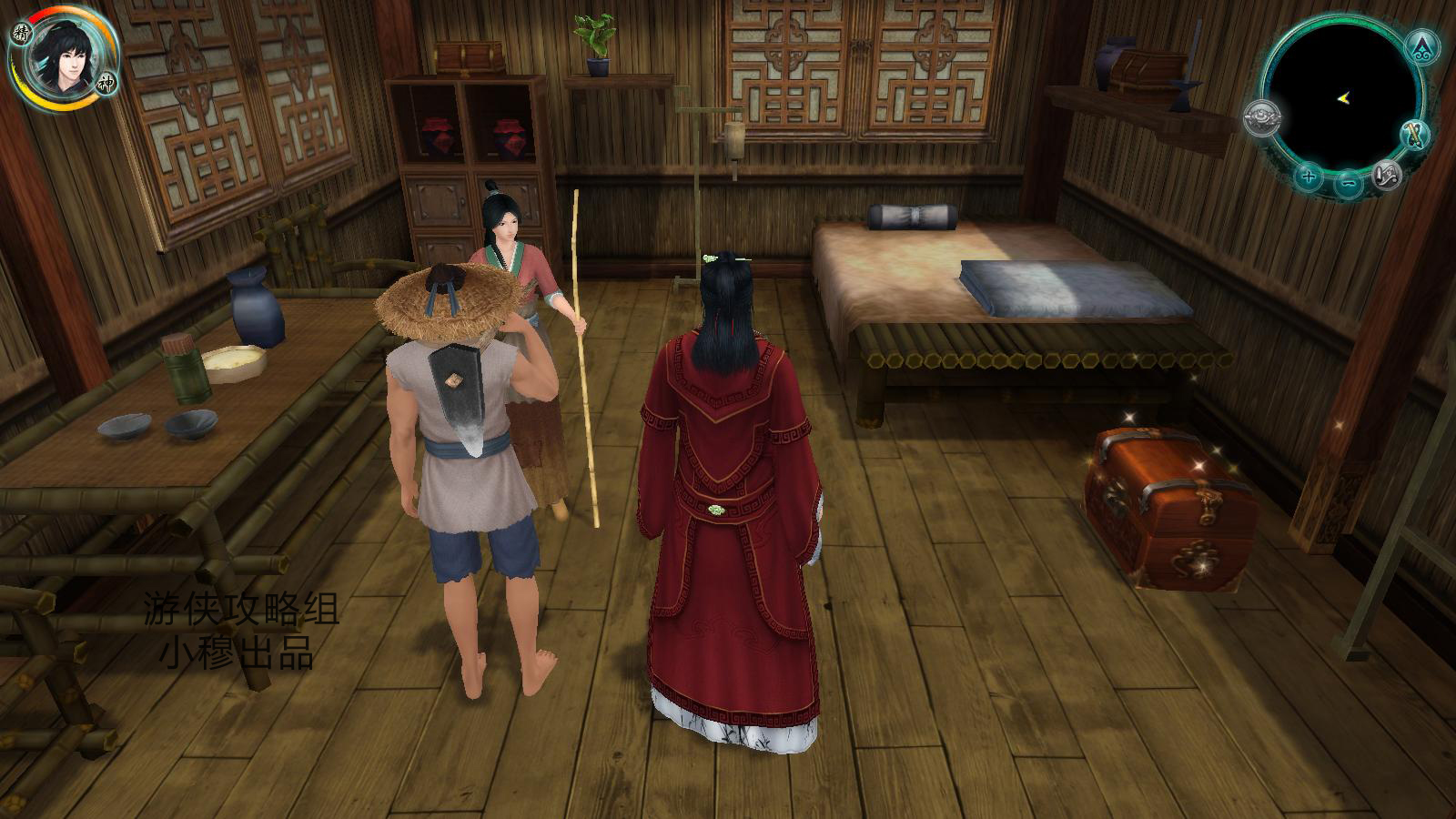Viewport: 1456px width, 819px height.
Task: Click the teal mountain emblem button on minimap
Action: pyautogui.click(x=1421, y=46)
